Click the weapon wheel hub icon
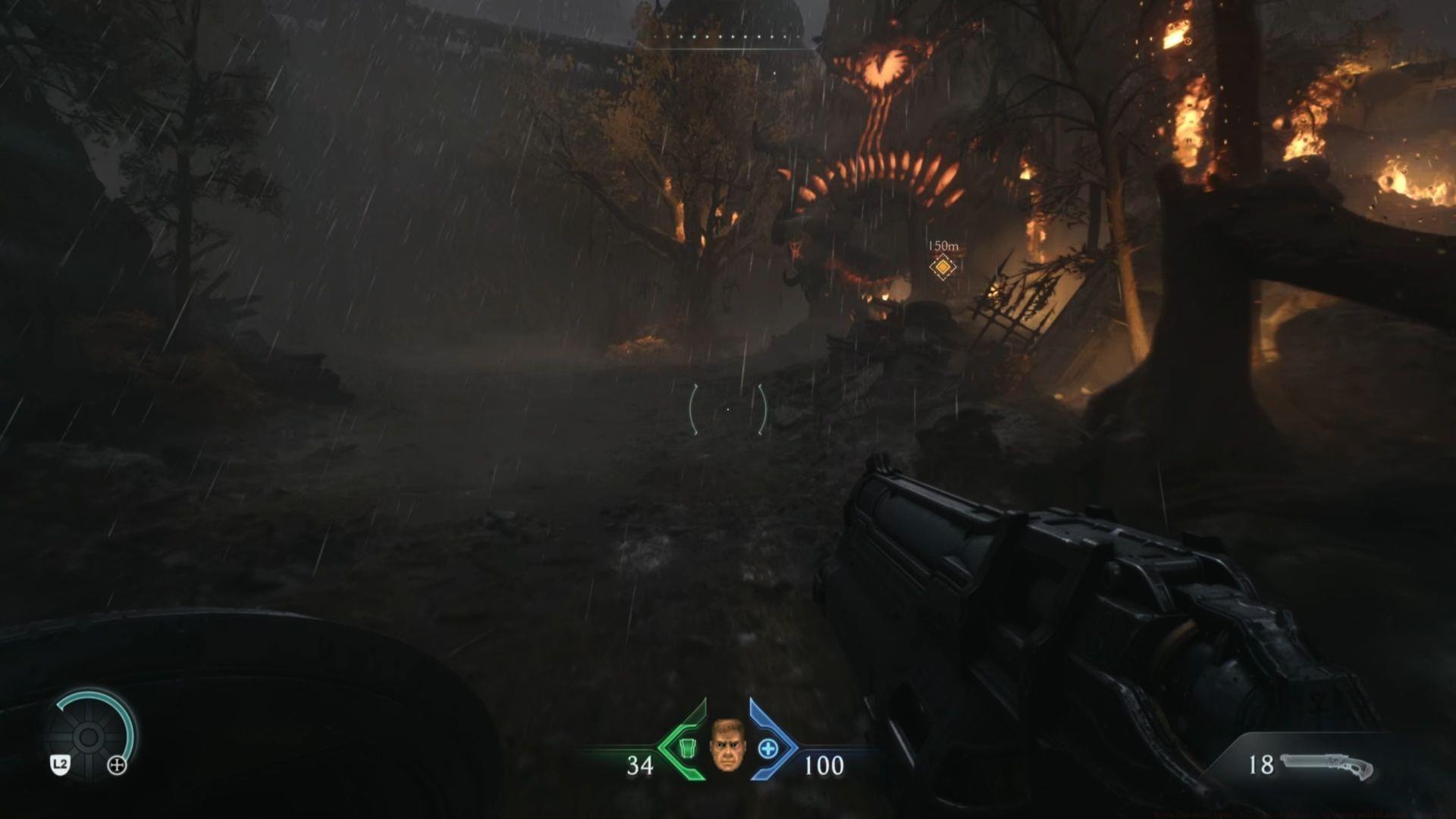Viewport: 1456px width, 819px height. pos(89,737)
